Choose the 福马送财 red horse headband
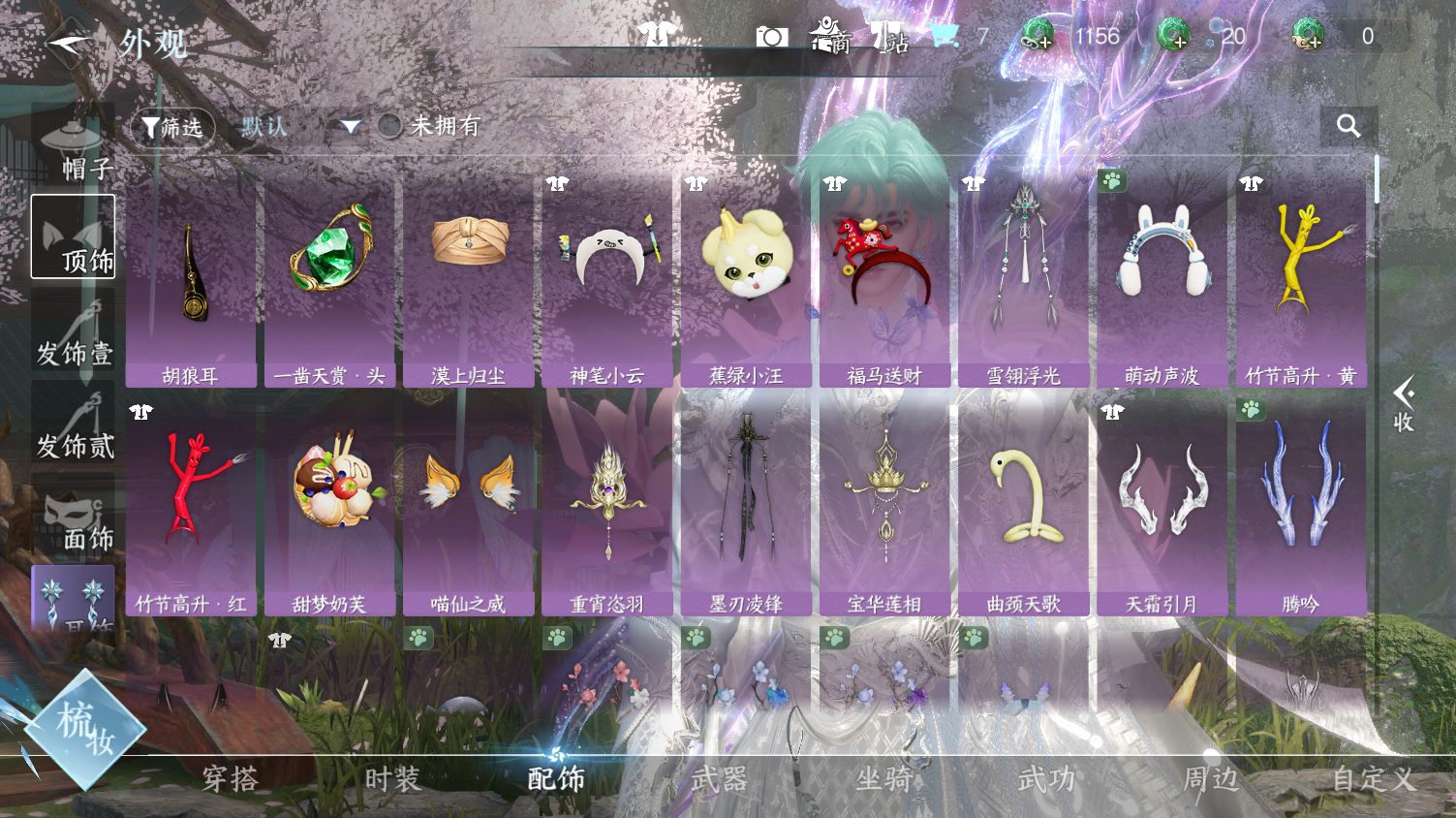Viewport: 1456px width, 818px height. click(x=884, y=279)
